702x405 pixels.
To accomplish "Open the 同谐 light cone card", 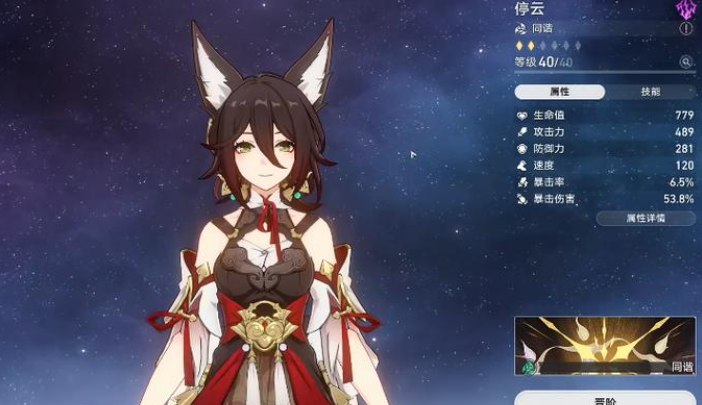I will click(x=605, y=346).
